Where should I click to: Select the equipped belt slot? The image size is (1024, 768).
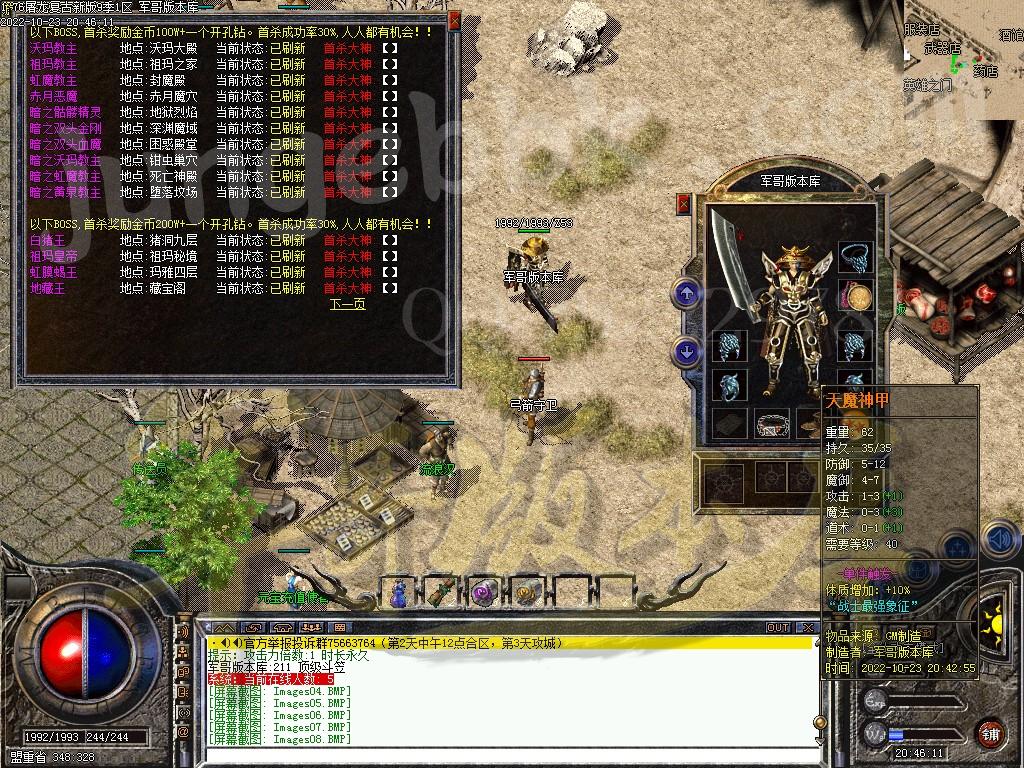point(770,424)
